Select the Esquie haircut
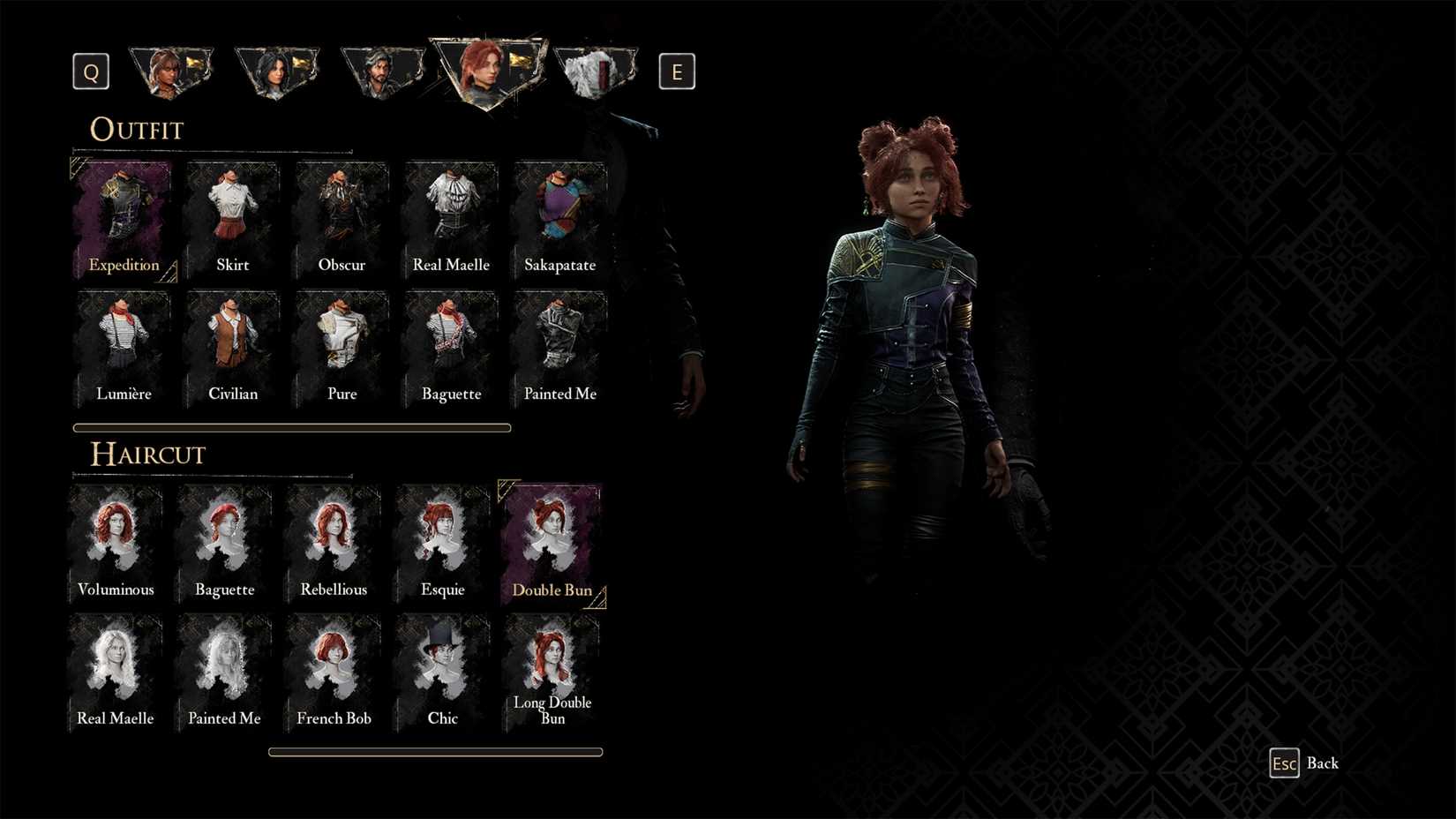 click(x=443, y=538)
